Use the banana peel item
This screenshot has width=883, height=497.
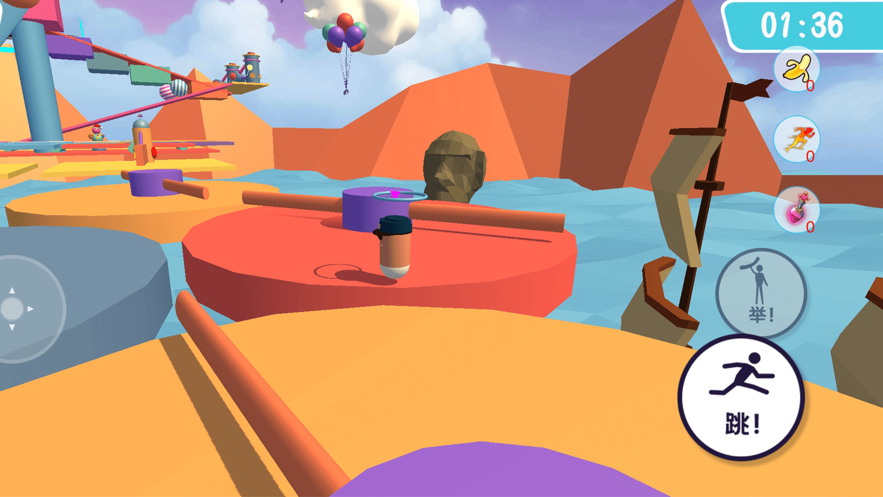click(797, 69)
